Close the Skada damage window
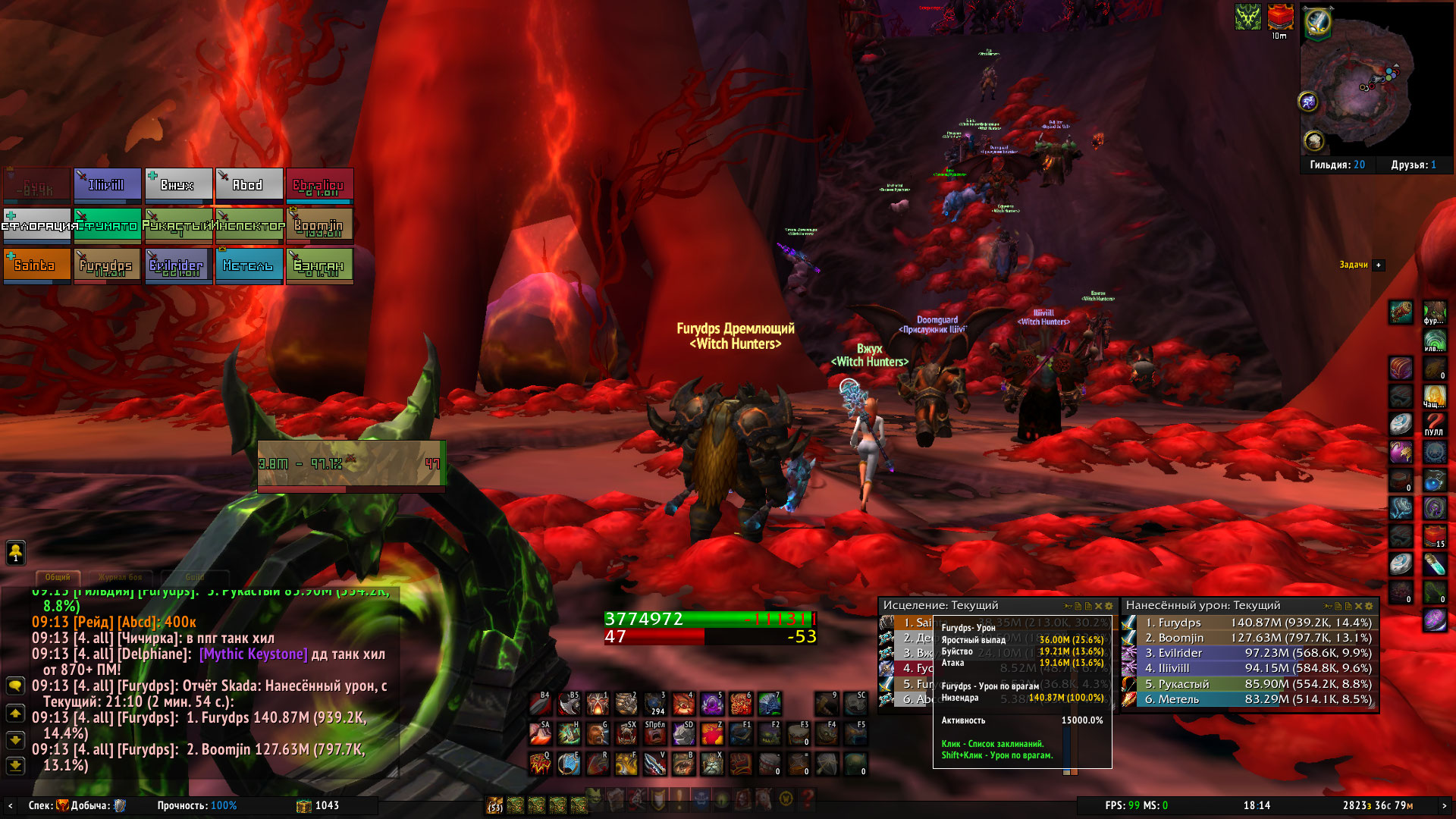 point(1358,606)
